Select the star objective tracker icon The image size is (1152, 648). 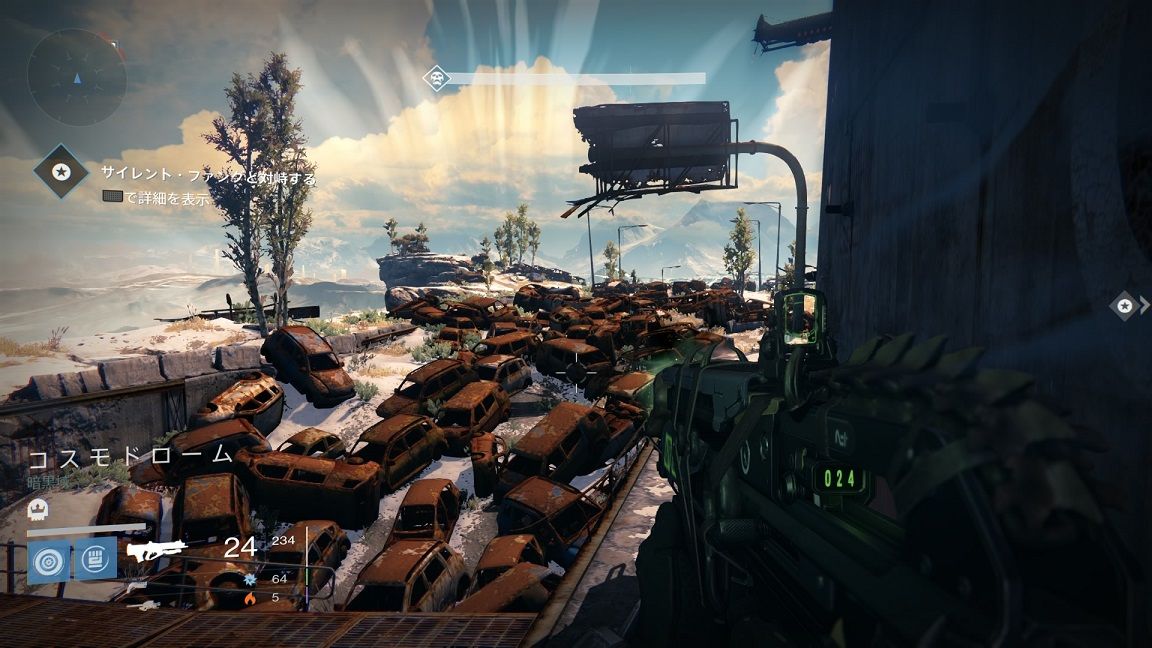pos(61,171)
